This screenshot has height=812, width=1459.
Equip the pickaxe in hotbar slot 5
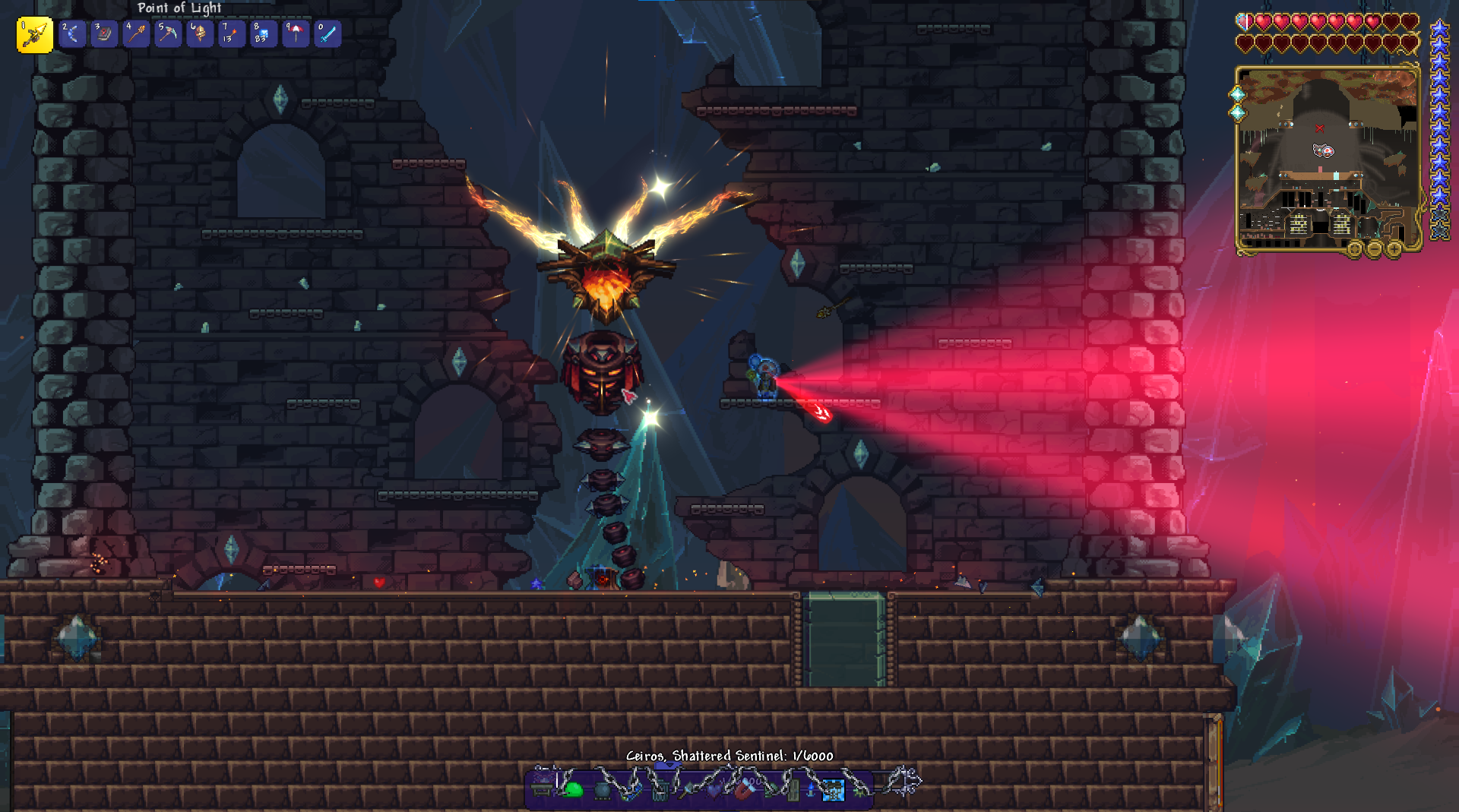click(168, 34)
